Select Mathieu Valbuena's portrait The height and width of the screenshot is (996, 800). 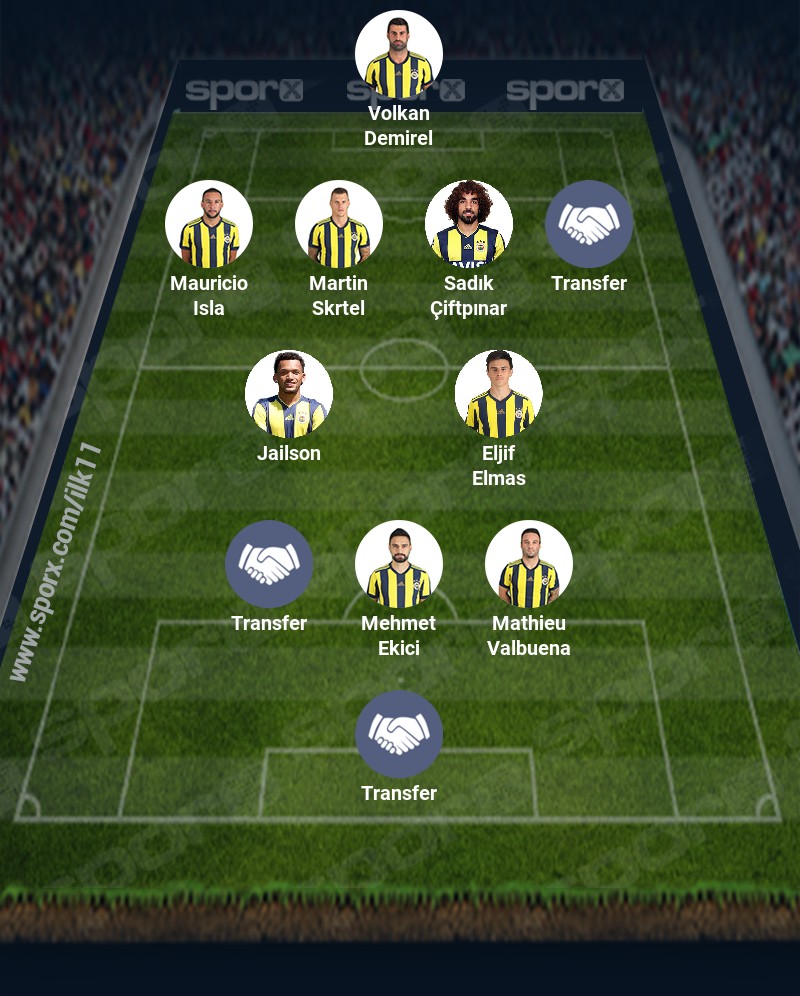pos(529,565)
